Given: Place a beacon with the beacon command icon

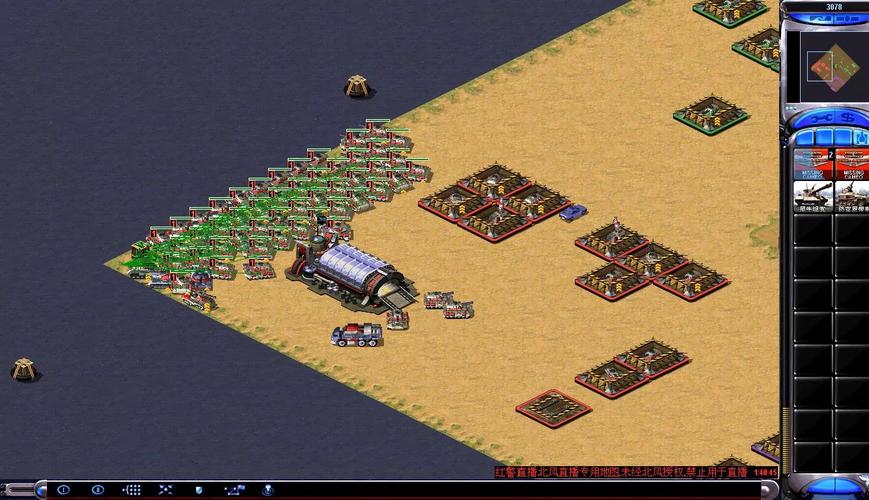Looking at the screenshot, I should pyautogui.click(x=268, y=490).
